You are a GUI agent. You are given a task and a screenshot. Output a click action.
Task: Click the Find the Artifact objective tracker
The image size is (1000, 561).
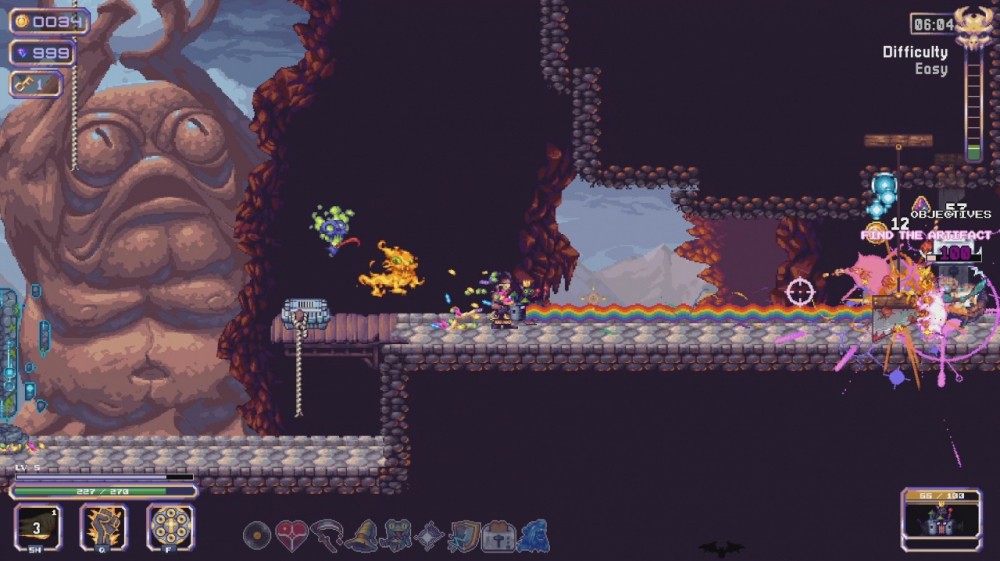click(x=926, y=235)
